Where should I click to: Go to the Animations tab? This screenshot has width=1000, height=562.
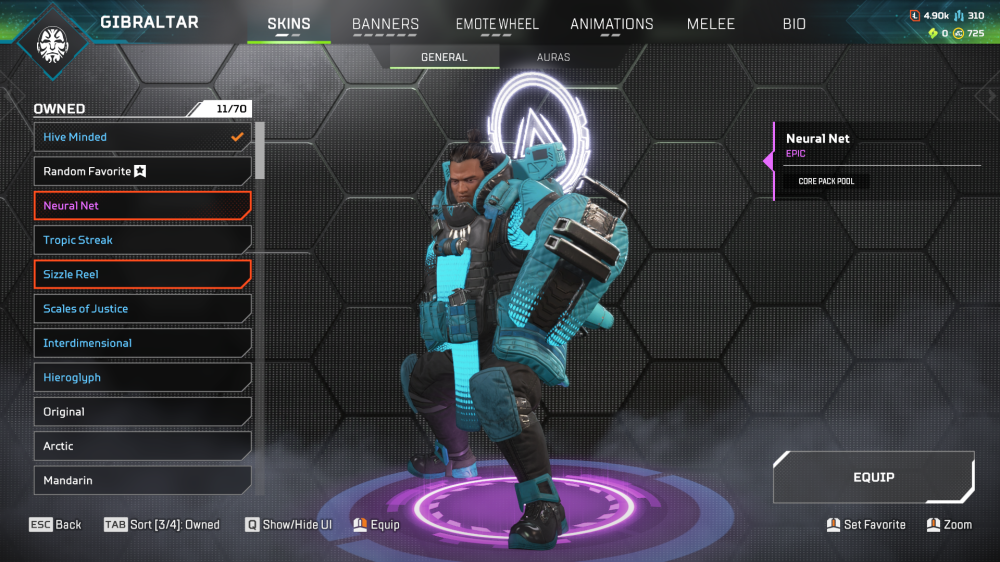[611, 24]
